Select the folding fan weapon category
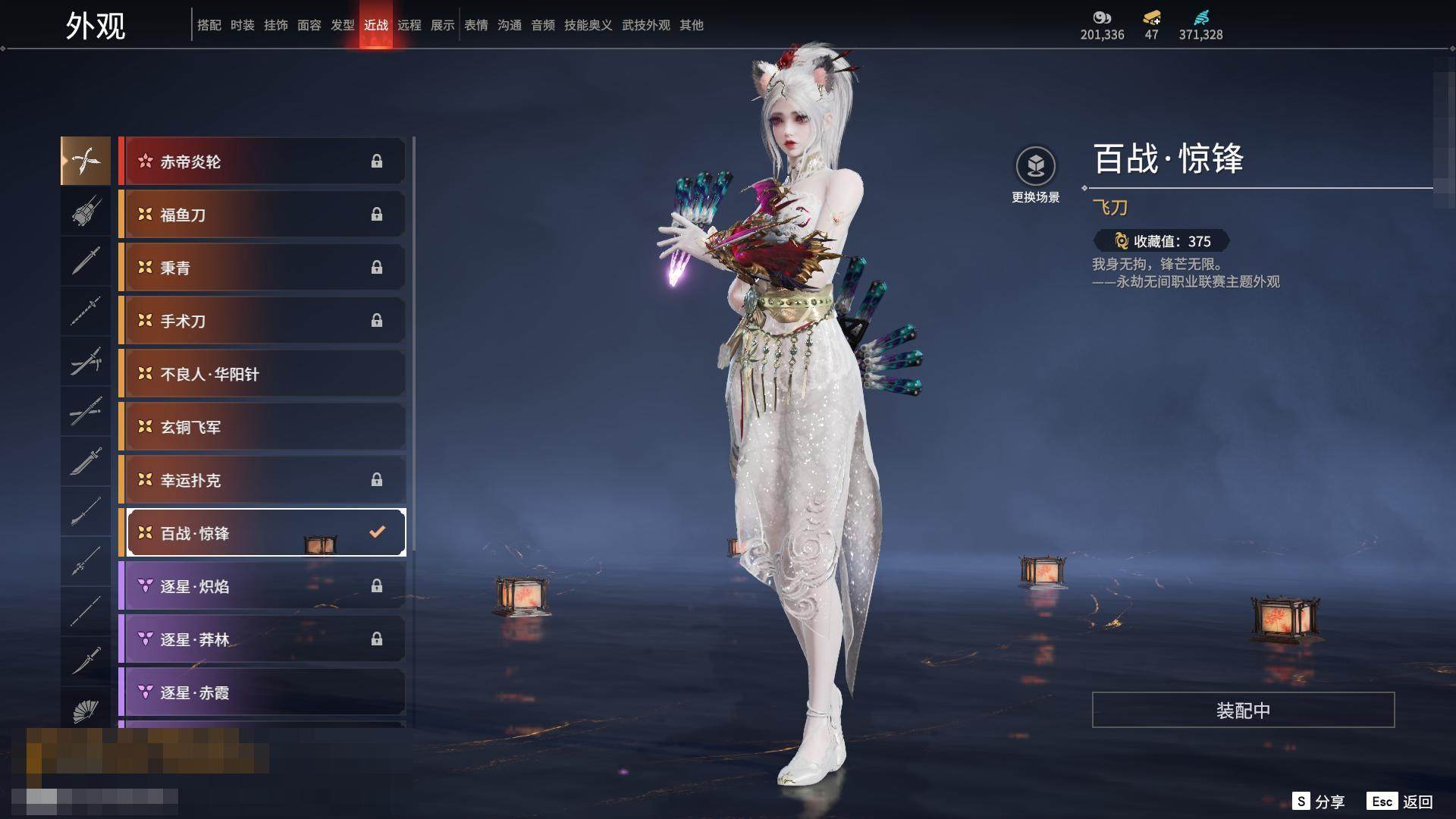 [x=86, y=711]
